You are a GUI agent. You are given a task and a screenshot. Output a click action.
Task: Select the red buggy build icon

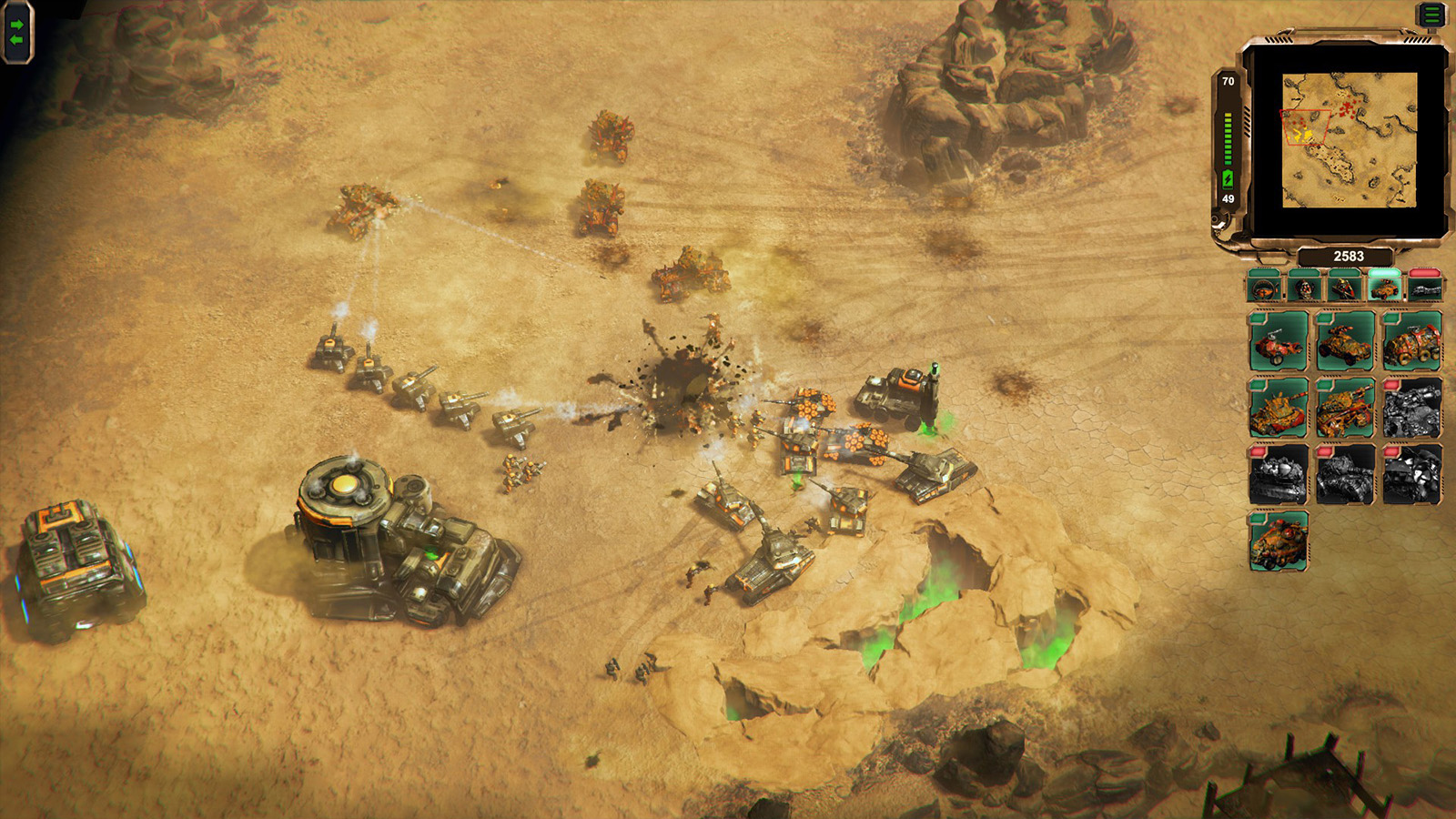pos(1278,344)
